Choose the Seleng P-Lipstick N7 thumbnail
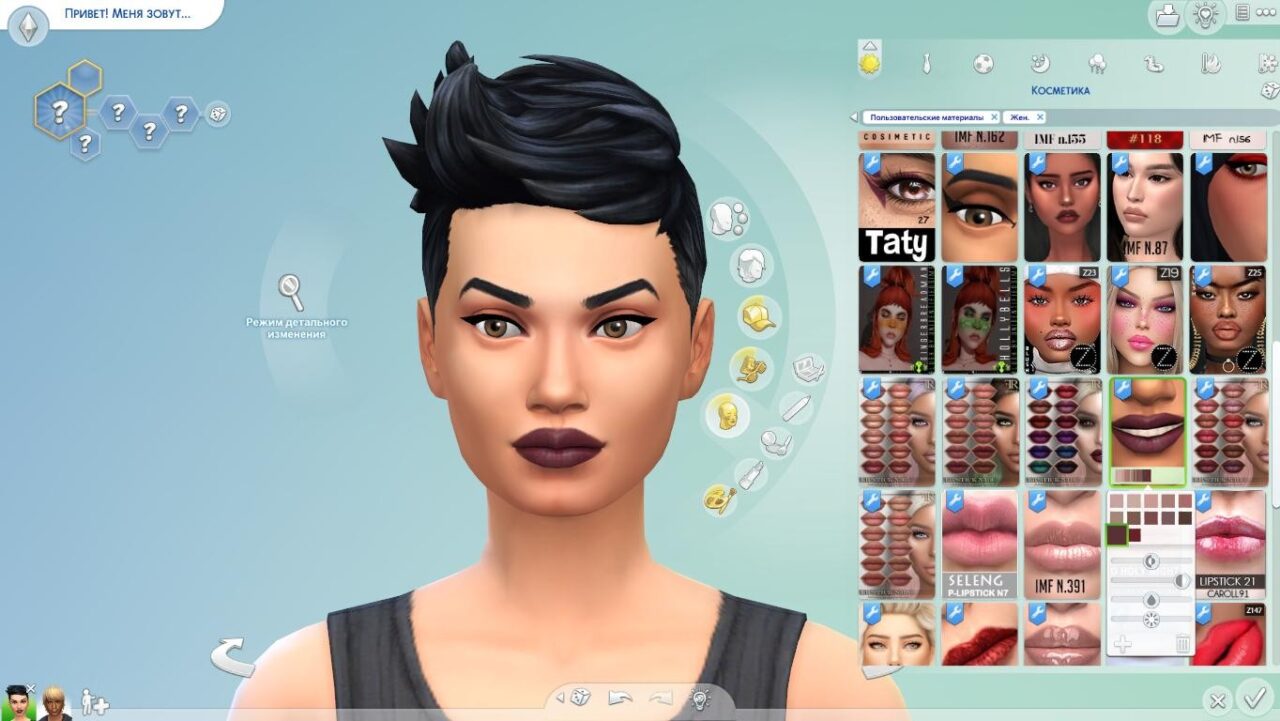Viewport: 1280px width, 721px height. pyautogui.click(x=979, y=545)
